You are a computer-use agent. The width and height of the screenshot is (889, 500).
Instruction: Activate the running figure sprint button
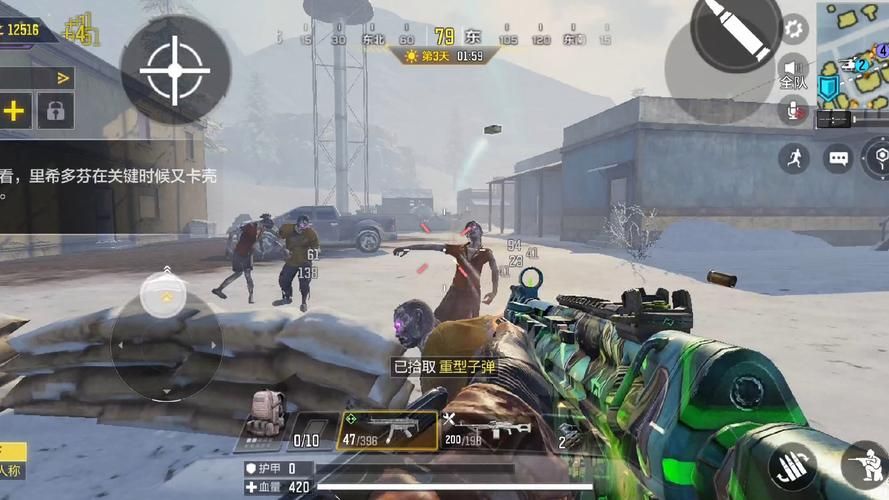794,158
